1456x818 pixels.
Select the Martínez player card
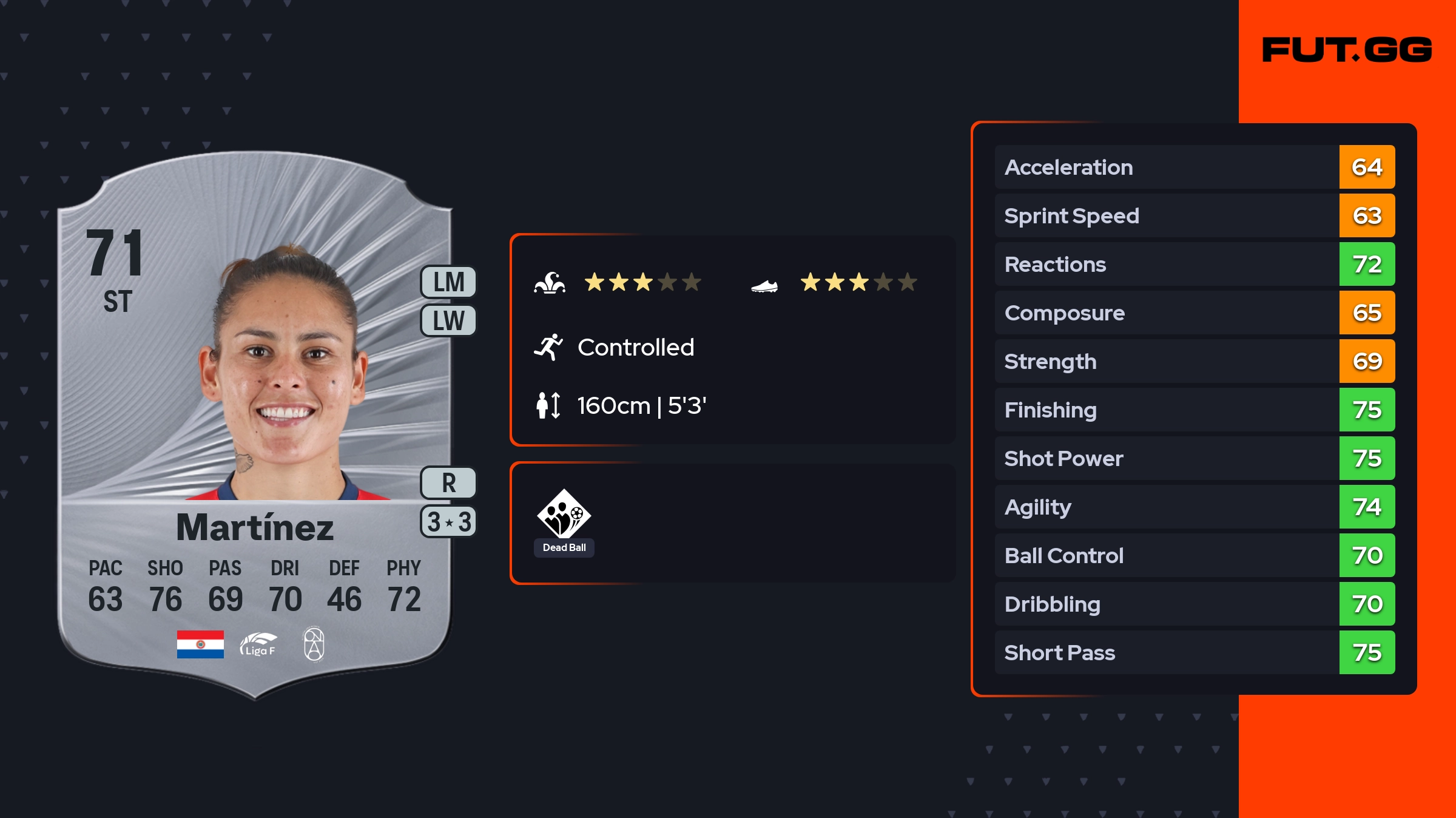pyautogui.click(x=255, y=425)
